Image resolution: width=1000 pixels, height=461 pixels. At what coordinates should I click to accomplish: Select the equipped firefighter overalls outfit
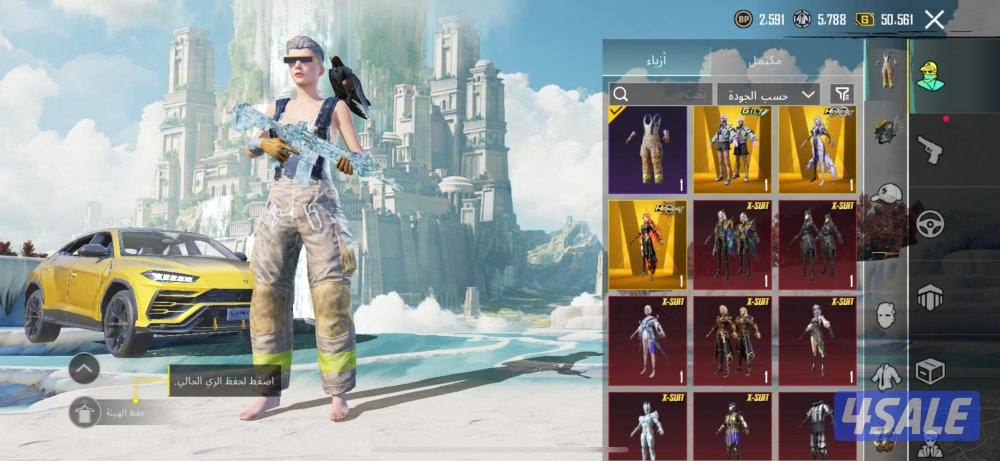coord(648,149)
